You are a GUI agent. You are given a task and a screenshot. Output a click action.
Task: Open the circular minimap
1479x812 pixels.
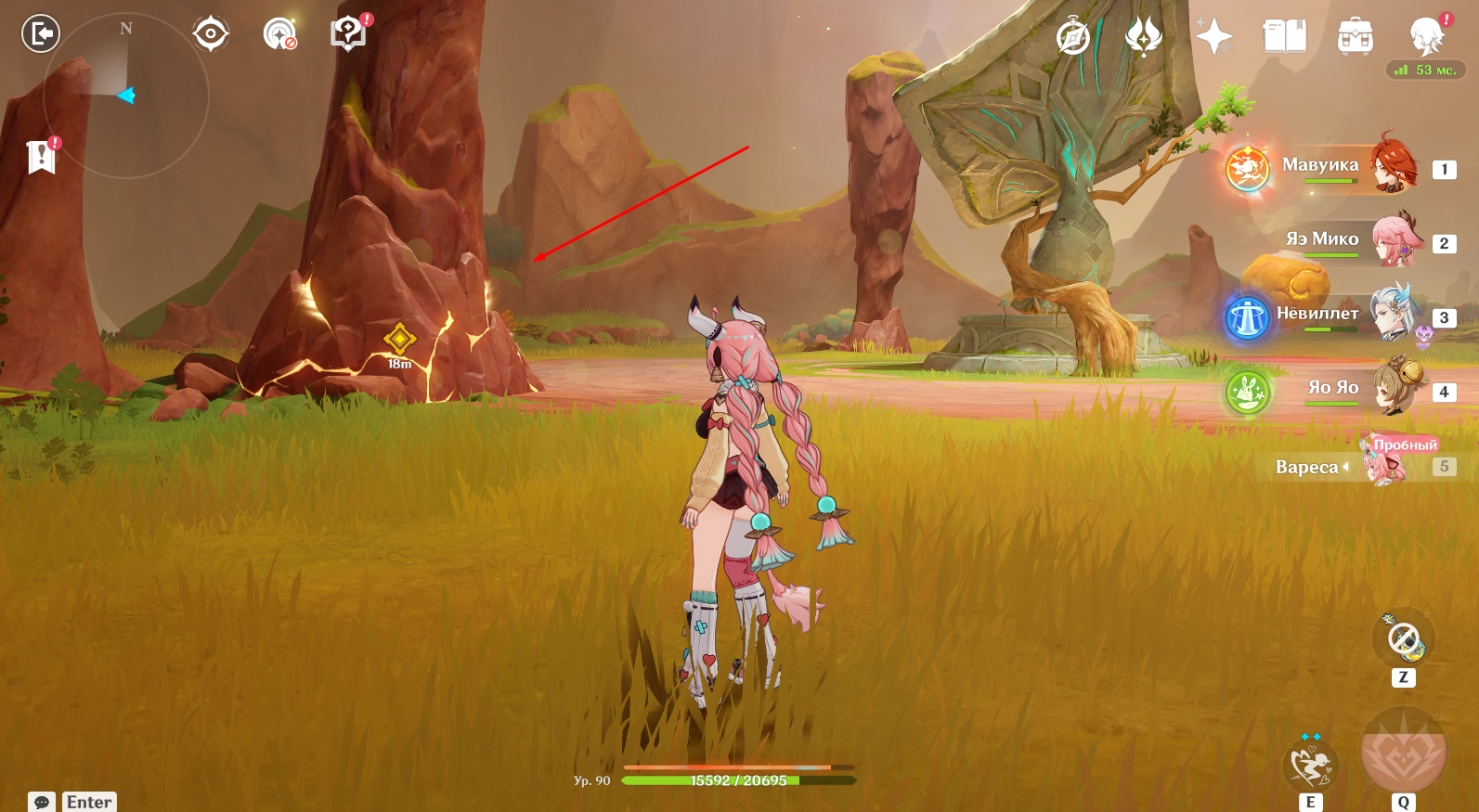[x=126, y=95]
